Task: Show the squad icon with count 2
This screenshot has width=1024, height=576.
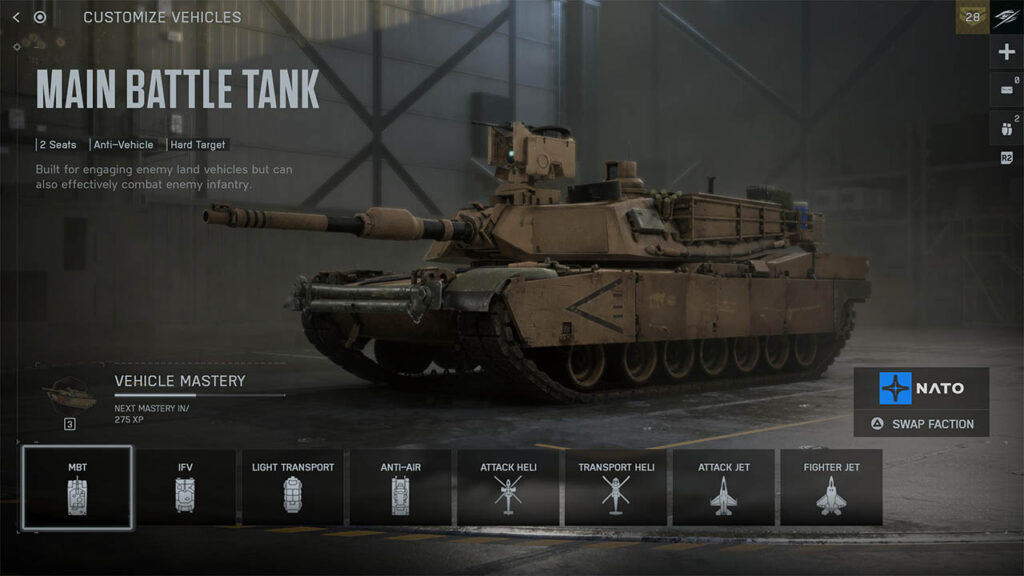Action: [x=1006, y=127]
